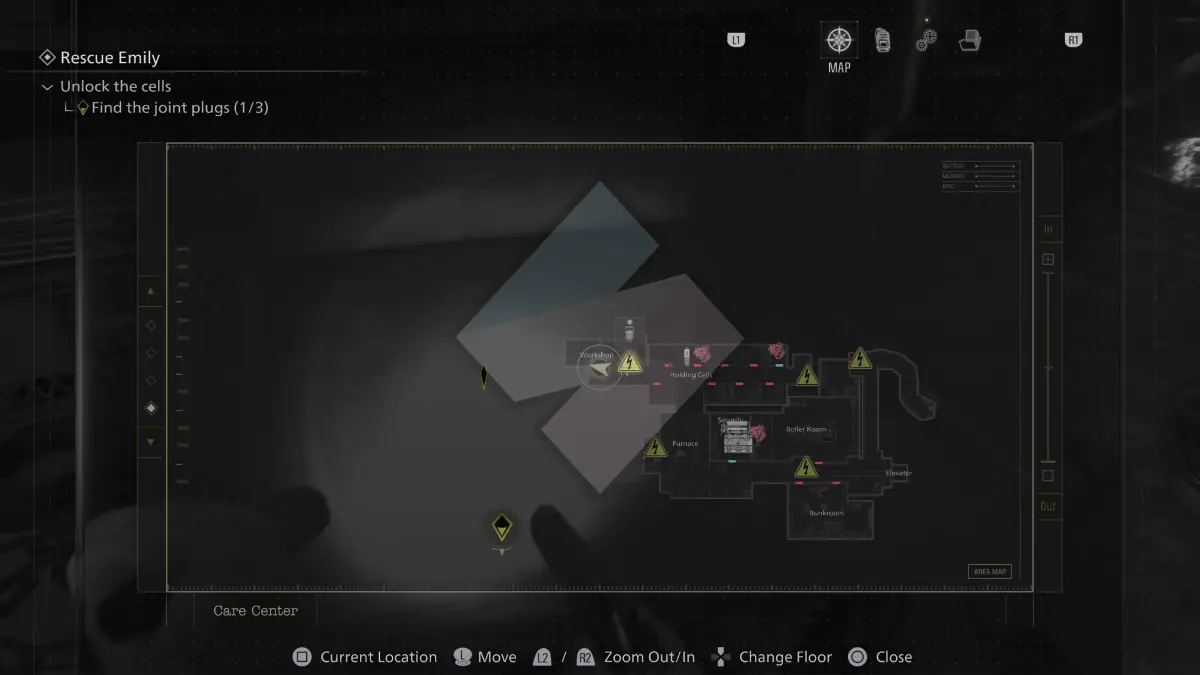This screenshot has width=1200, height=675.
Task: Click the zoom Out minus button
Action: pos(1048,476)
